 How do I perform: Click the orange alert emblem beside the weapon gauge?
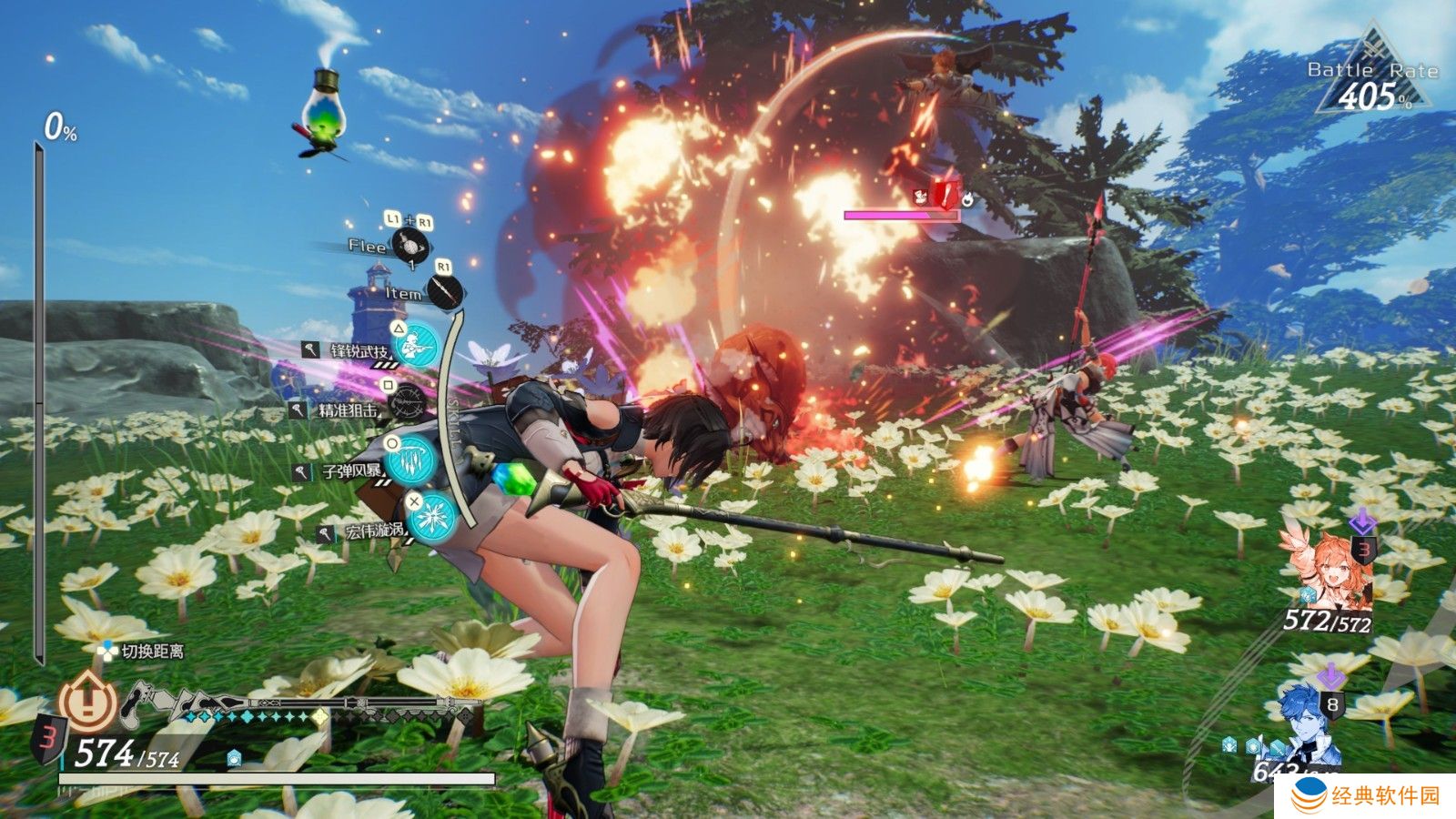coord(87,701)
